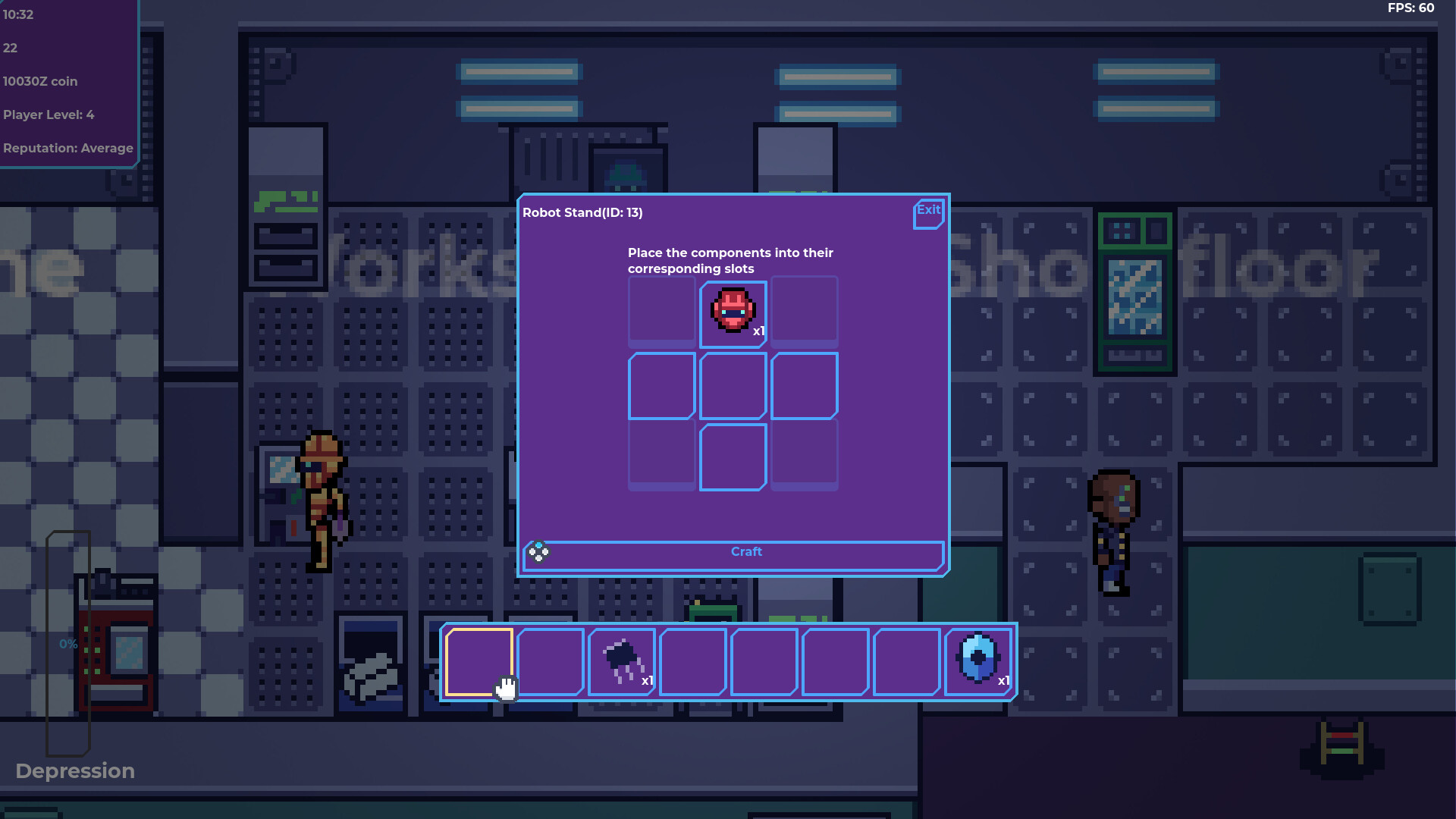Click the center crafting slot
1456x819 pixels.
[732, 385]
